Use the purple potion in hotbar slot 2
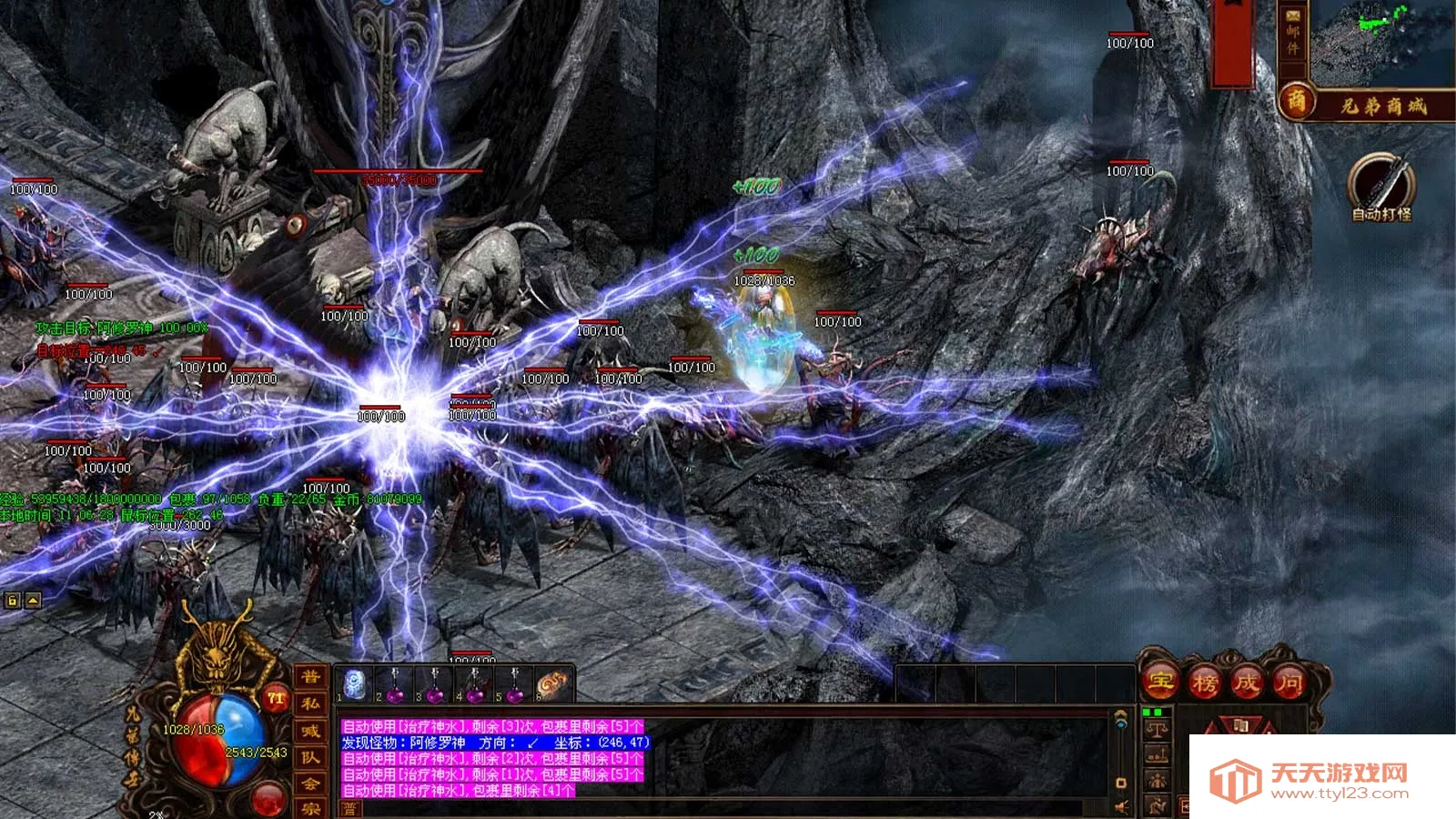 (395, 684)
